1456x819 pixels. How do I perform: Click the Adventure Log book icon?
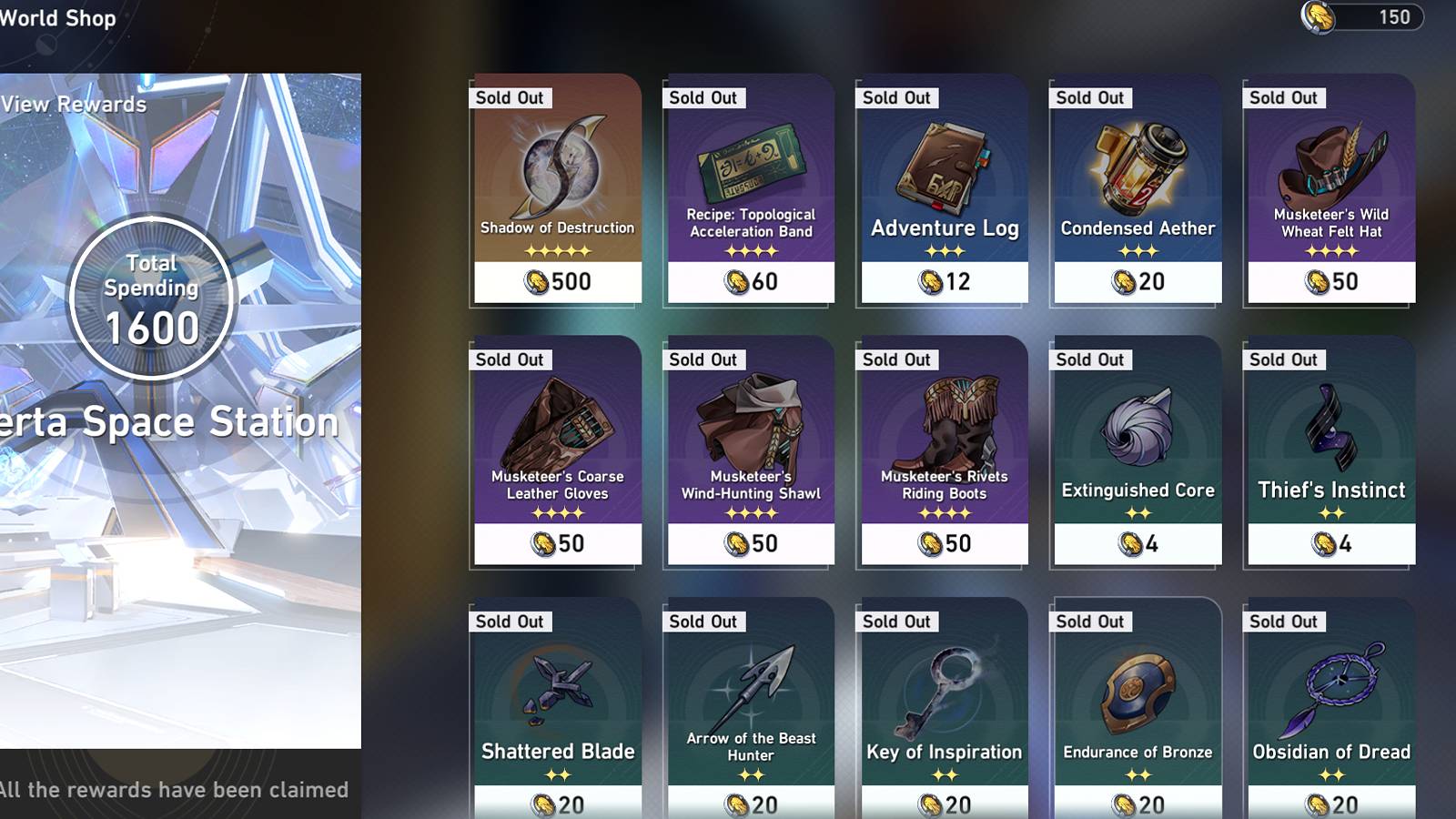click(x=943, y=164)
